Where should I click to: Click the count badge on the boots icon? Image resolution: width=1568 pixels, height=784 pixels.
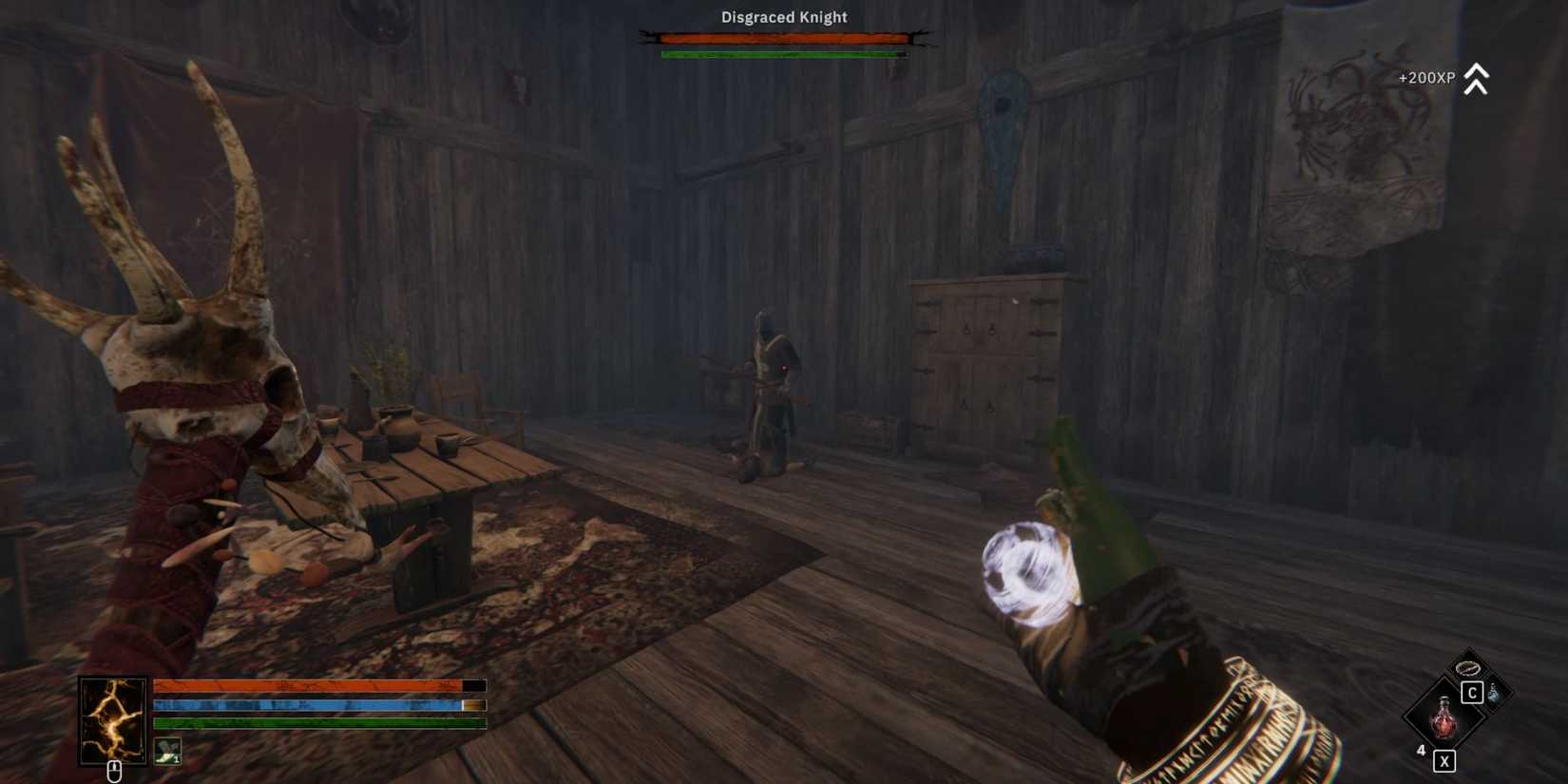click(x=177, y=759)
